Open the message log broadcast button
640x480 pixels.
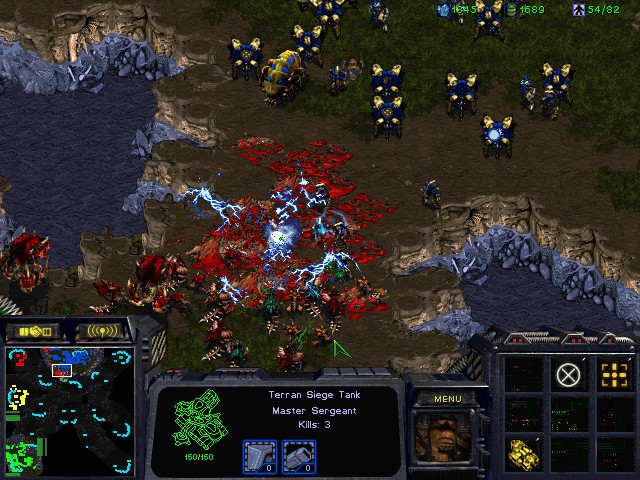102,331
